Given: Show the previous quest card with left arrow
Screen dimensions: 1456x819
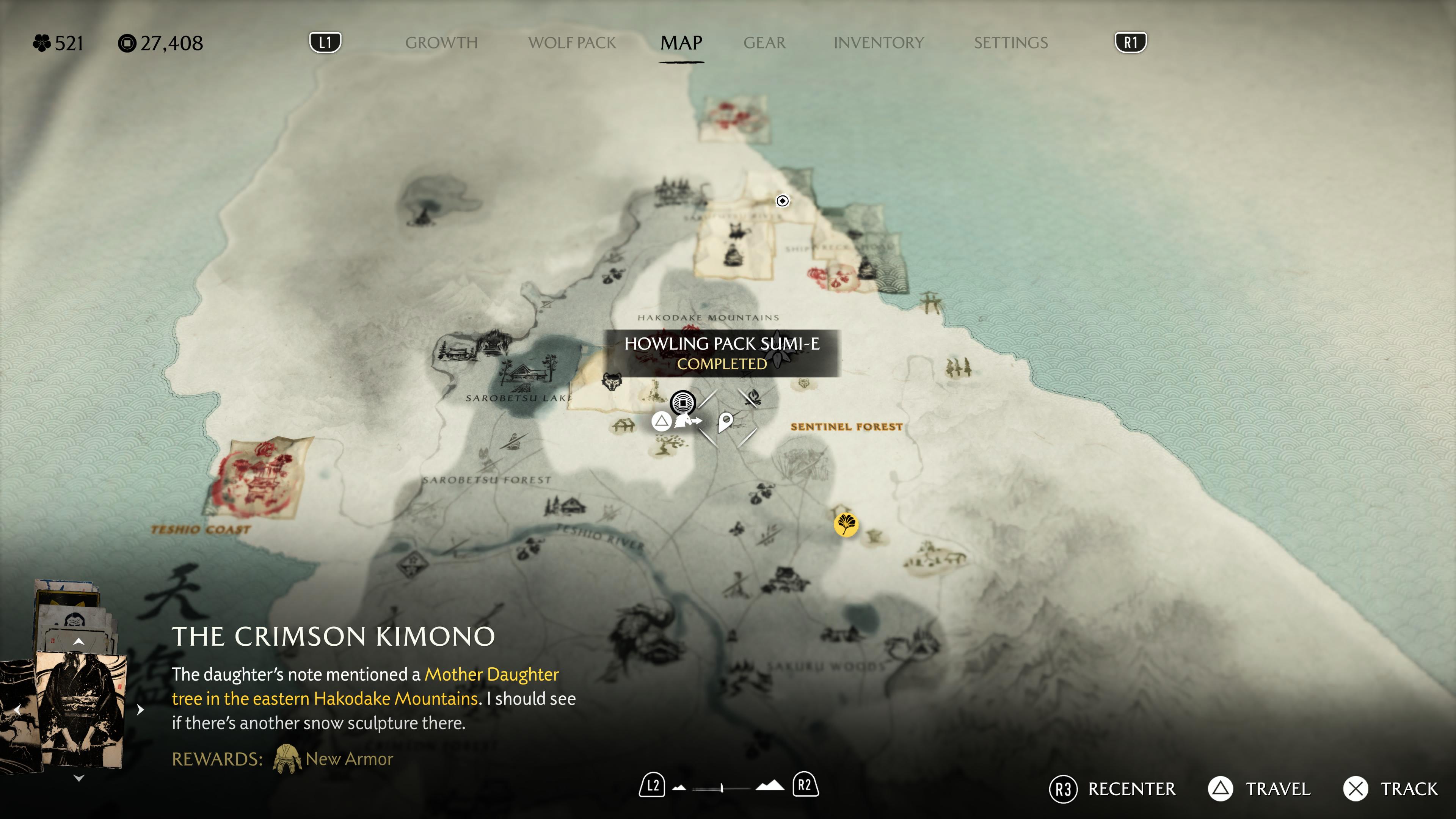Looking at the screenshot, I should coord(17,709).
